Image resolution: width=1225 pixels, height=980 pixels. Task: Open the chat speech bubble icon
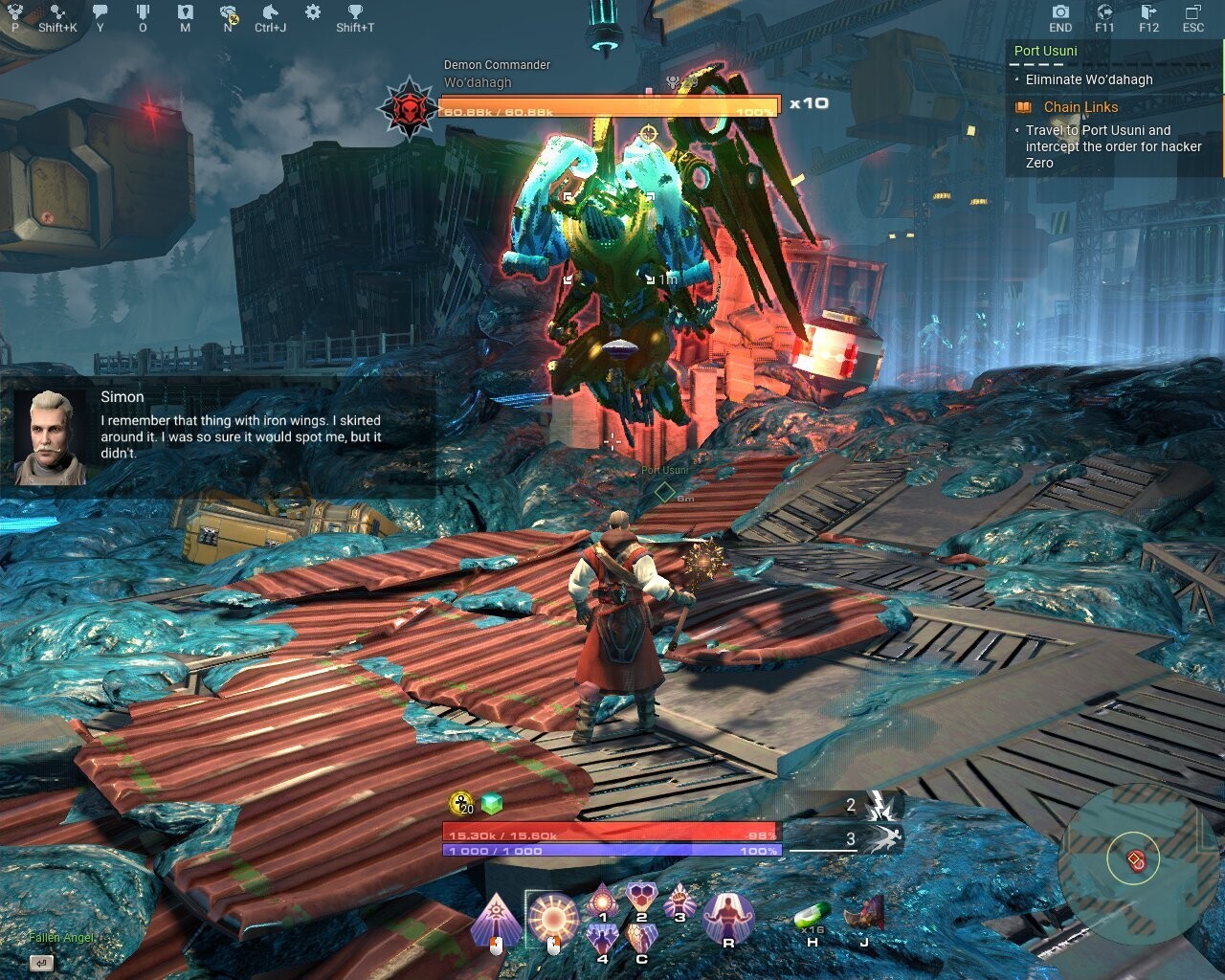100,11
